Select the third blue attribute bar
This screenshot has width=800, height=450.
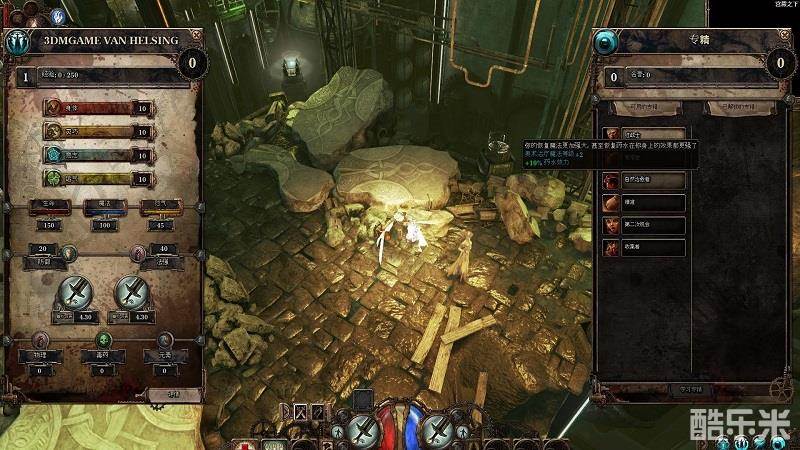tap(98, 155)
